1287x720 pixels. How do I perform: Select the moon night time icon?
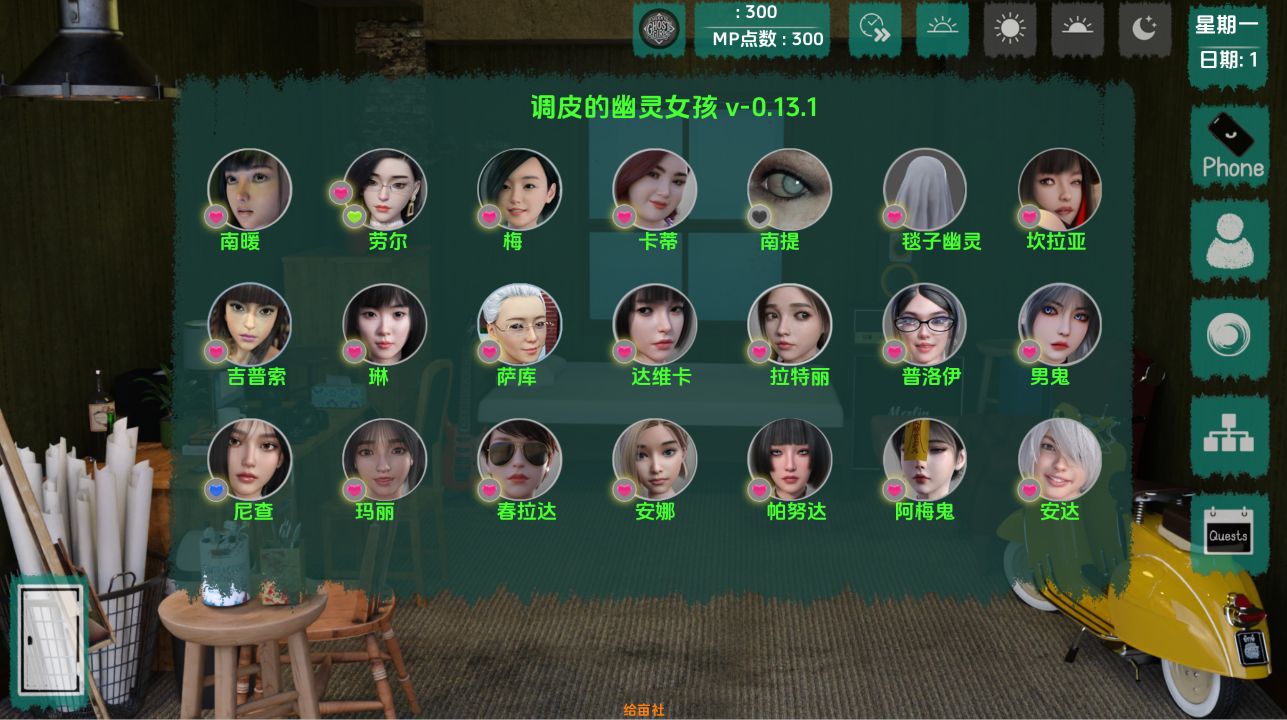click(1143, 29)
